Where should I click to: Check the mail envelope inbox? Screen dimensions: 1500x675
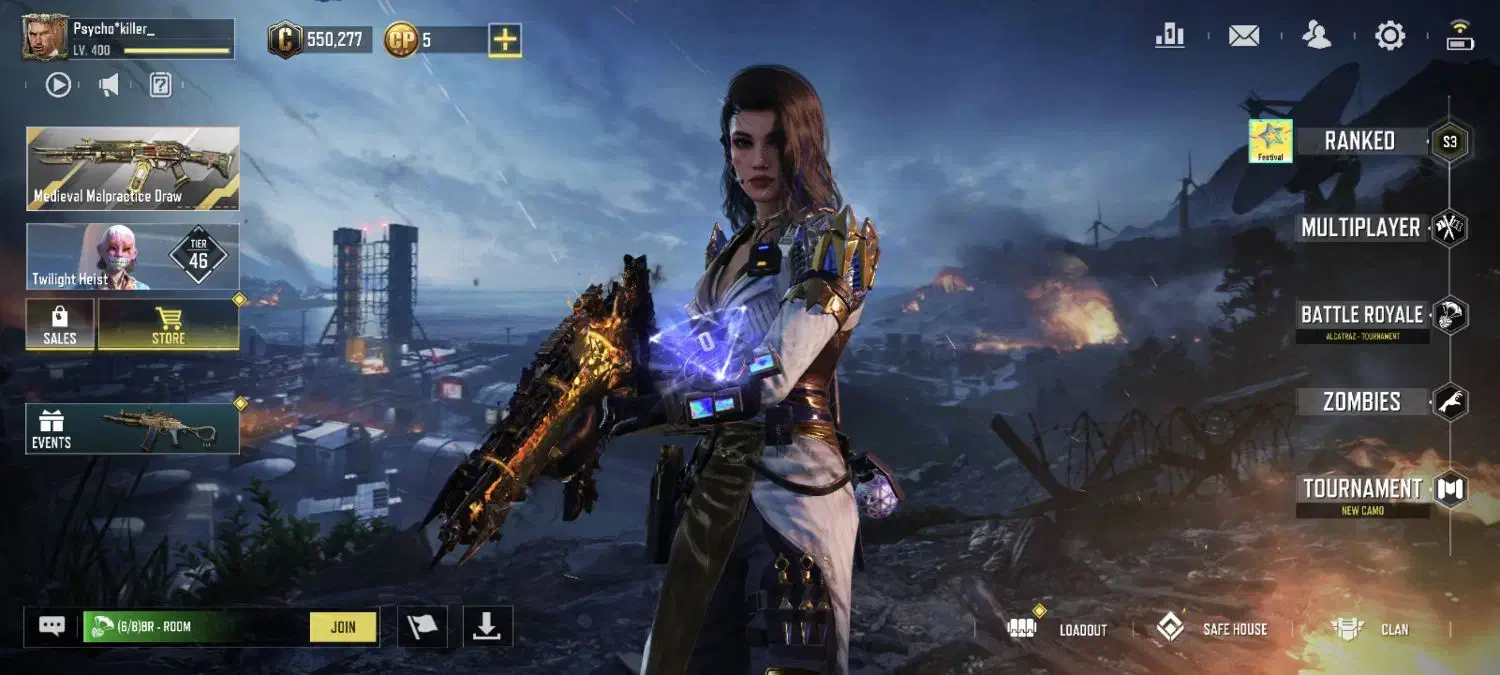(x=1244, y=36)
